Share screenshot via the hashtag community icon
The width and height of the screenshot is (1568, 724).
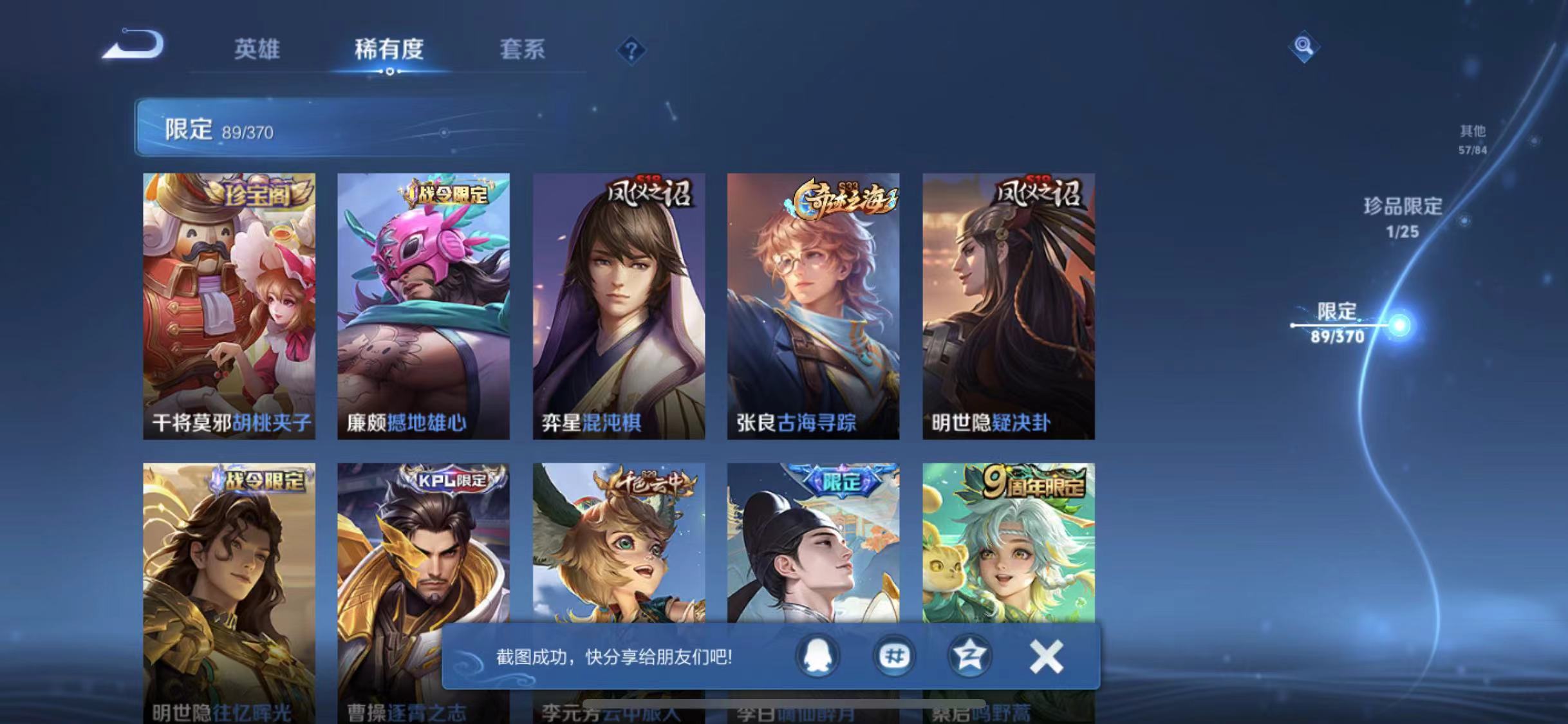(893, 656)
